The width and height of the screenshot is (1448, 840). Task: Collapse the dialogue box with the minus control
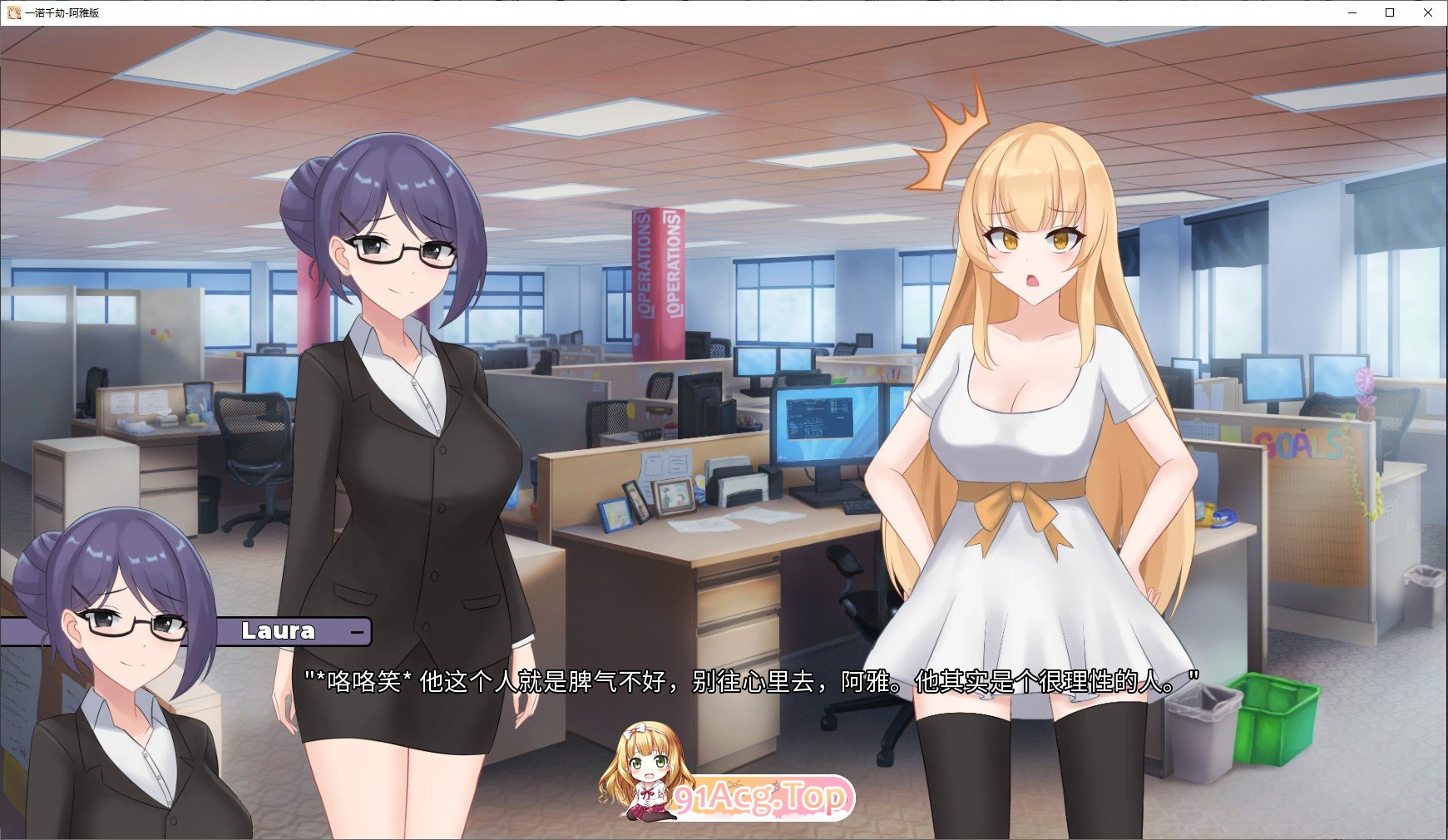[358, 632]
